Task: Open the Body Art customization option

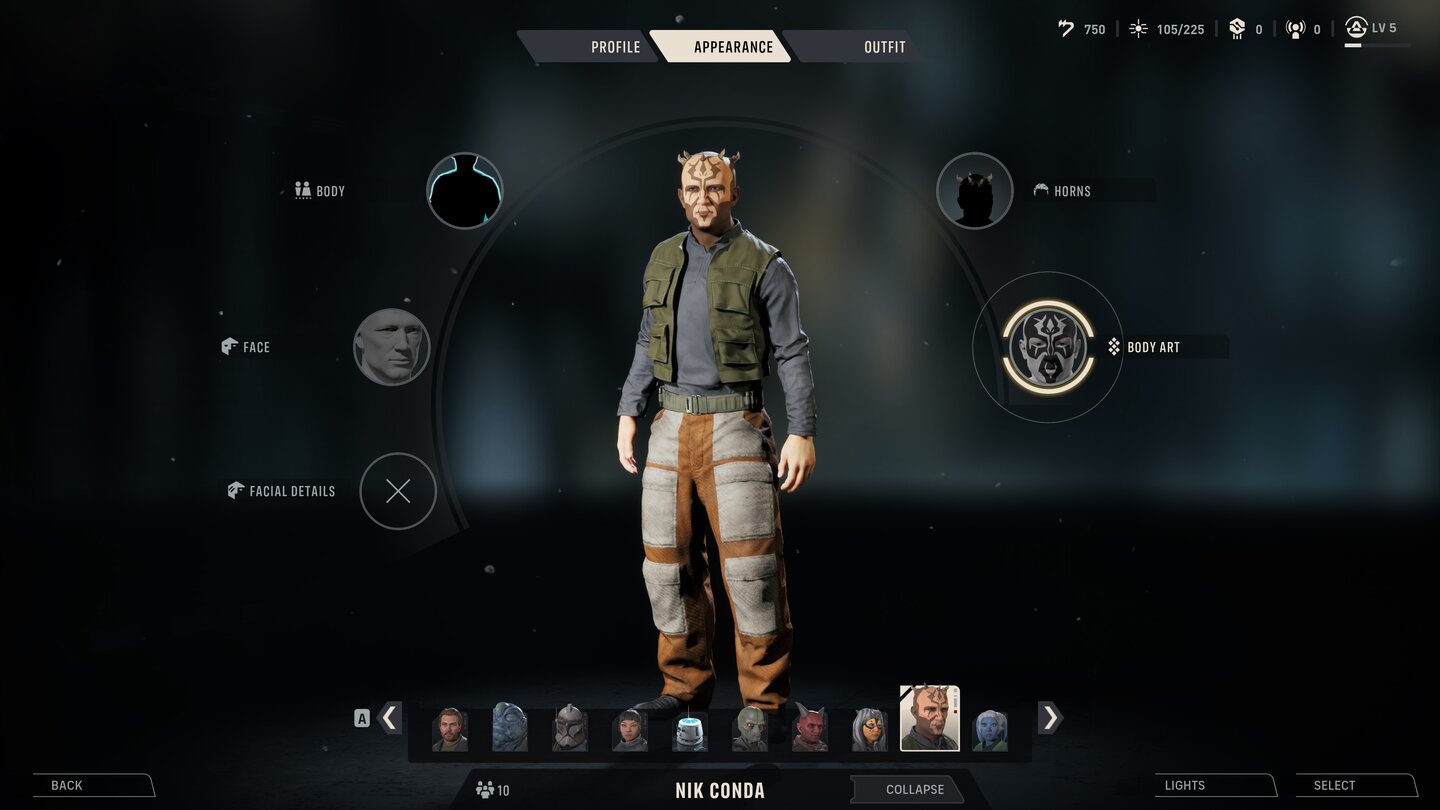Action: 1046,347
